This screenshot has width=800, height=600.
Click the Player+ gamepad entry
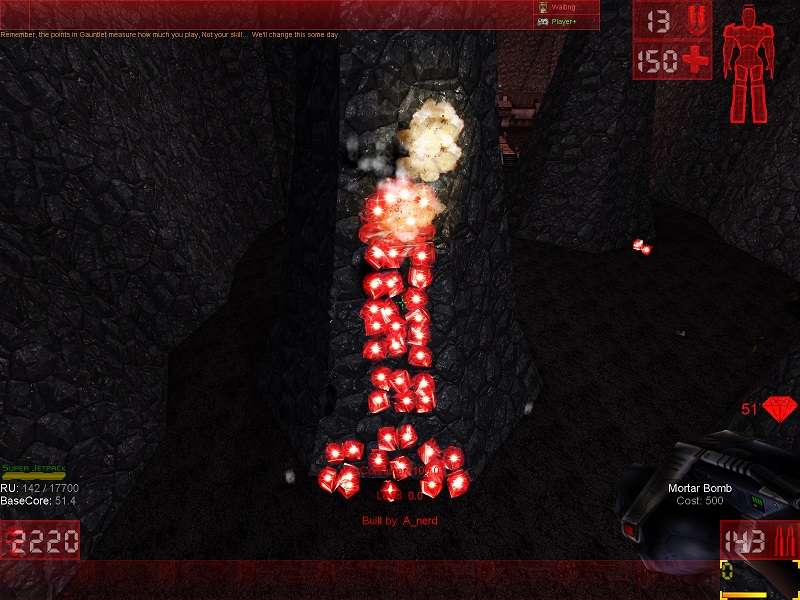[x=565, y=21]
